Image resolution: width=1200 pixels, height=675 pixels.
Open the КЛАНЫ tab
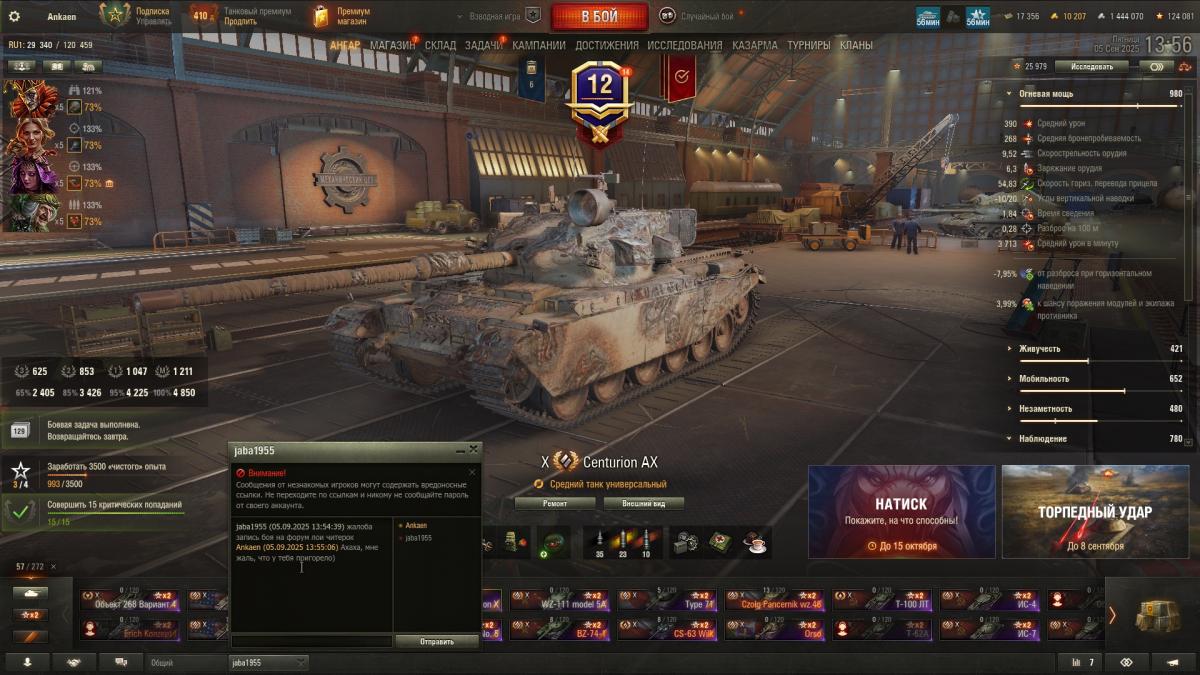click(856, 45)
